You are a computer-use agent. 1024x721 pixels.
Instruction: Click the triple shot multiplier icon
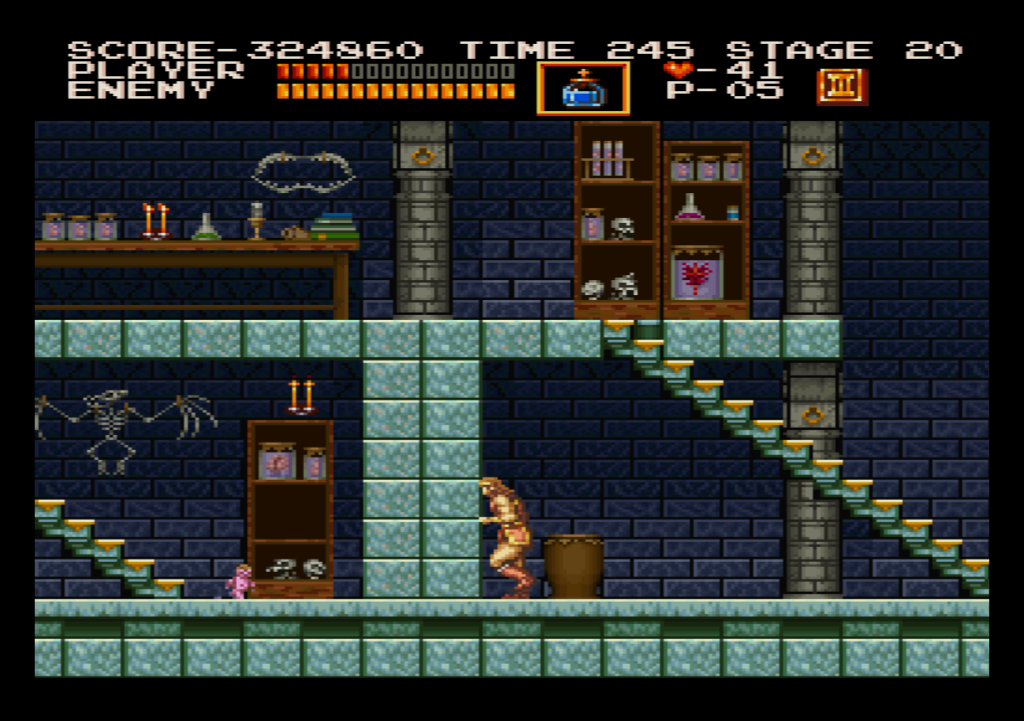[x=841, y=87]
